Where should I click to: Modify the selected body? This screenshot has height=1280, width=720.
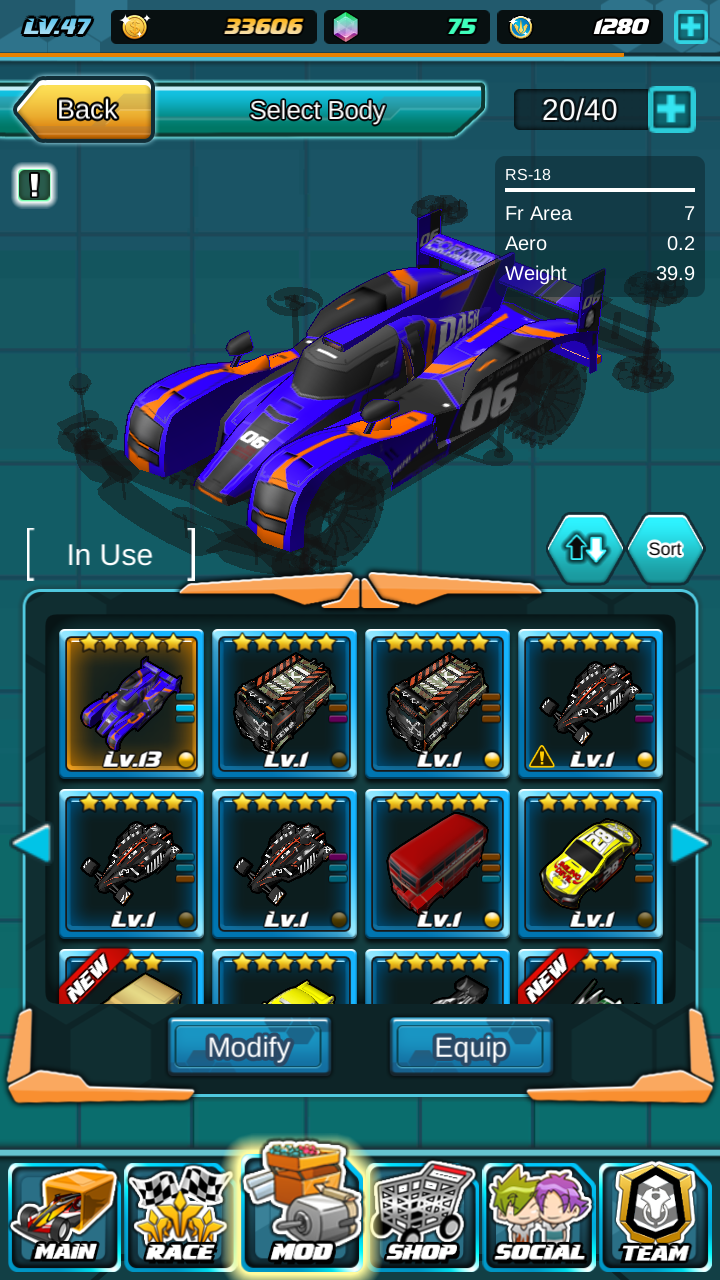[x=249, y=1047]
